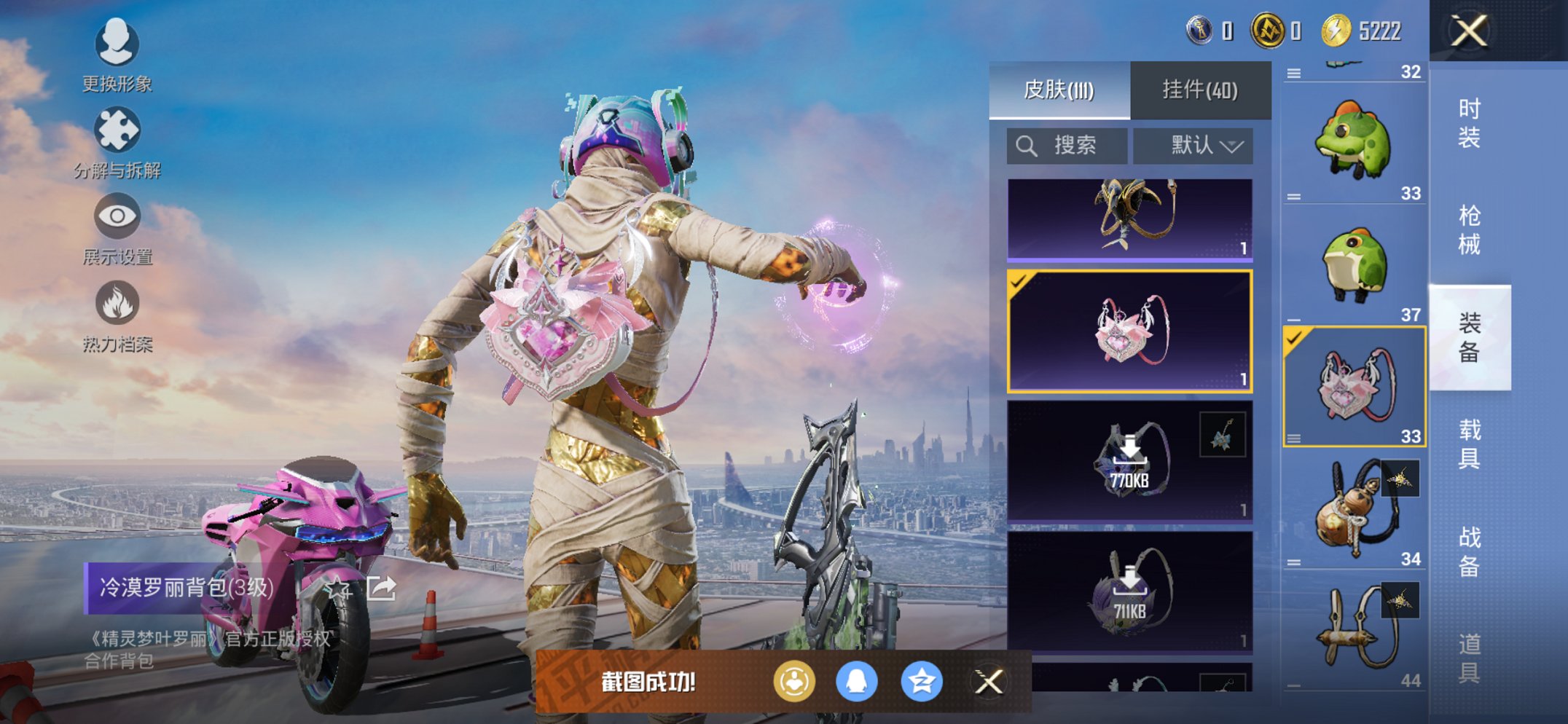1568x724 pixels.
Task: Open the 热力档案 flame icon
Action: tap(117, 315)
